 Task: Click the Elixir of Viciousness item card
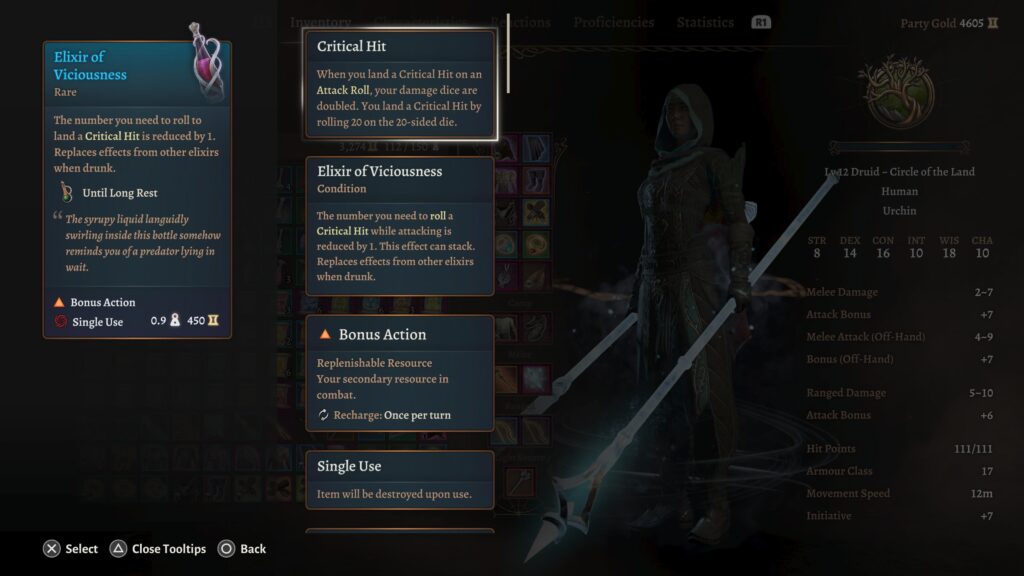coord(137,190)
